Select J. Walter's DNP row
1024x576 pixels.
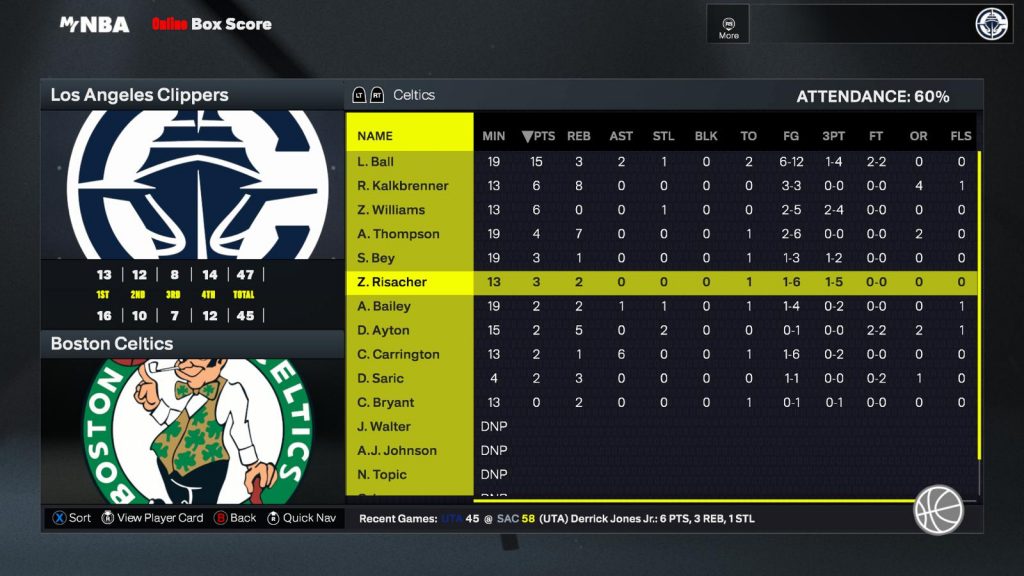click(x=384, y=426)
